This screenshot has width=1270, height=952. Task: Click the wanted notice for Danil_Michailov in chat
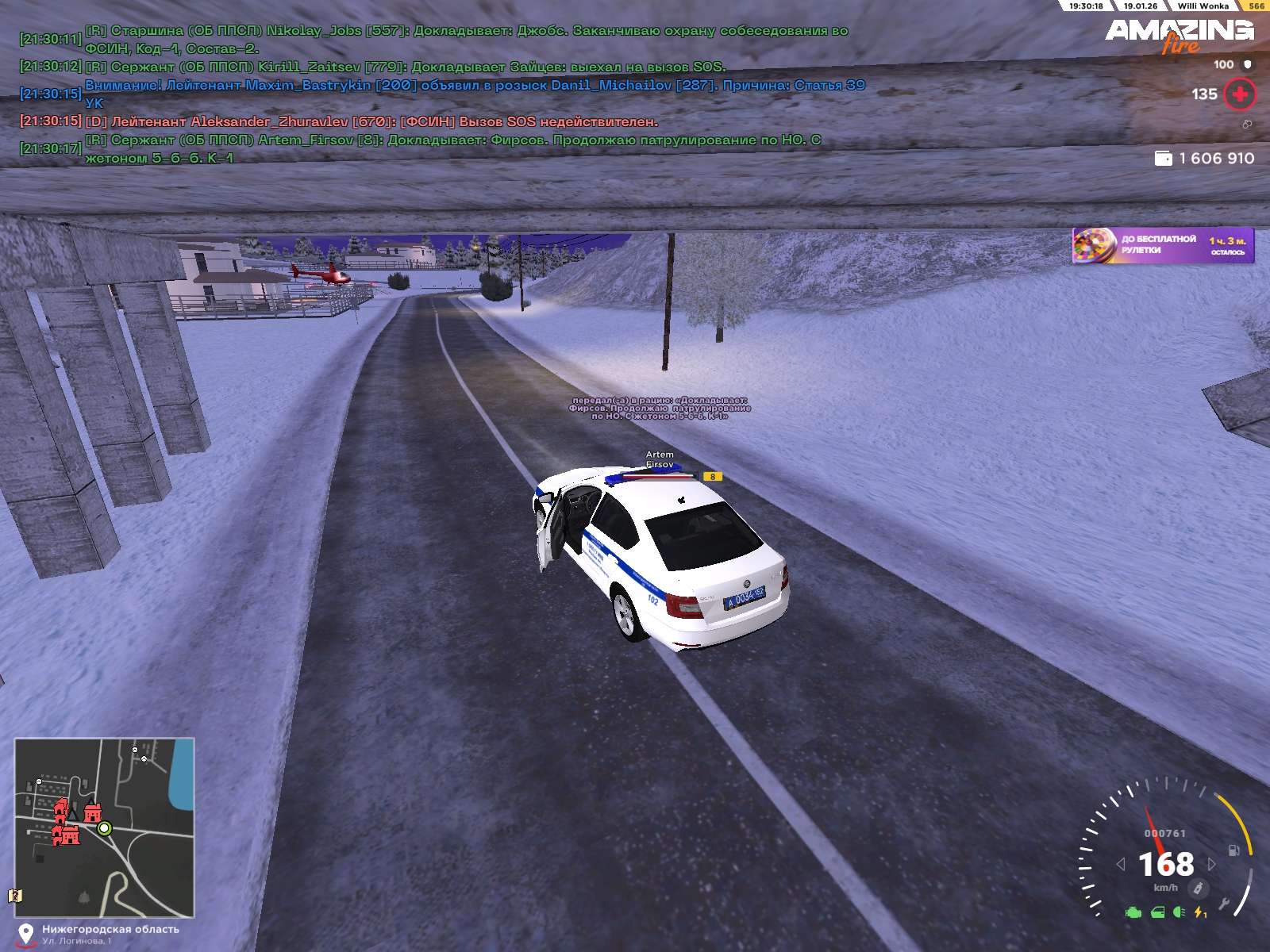(475, 86)
